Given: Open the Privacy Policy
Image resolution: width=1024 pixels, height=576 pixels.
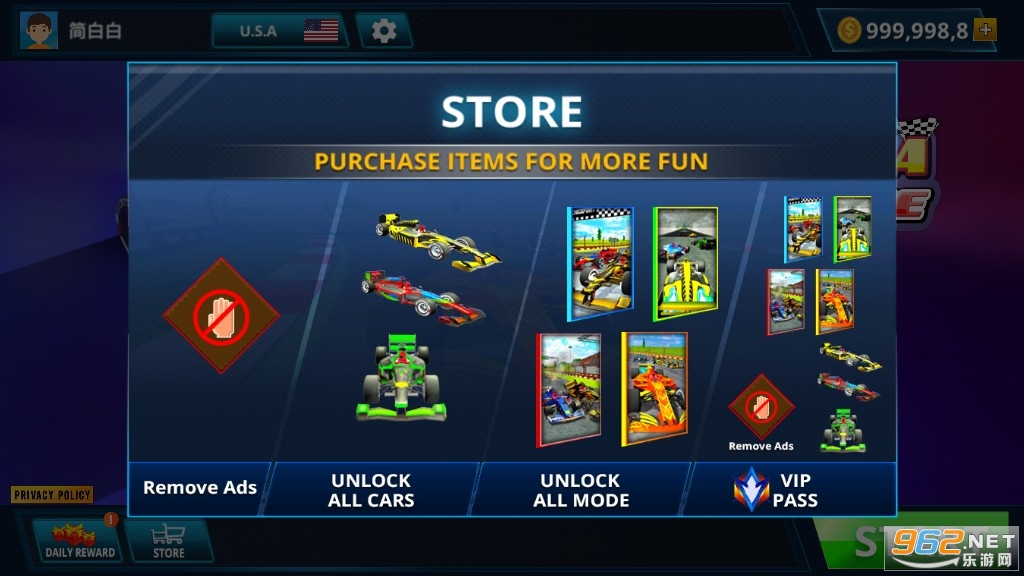Looking at the screenshot, I should [52, 495].
